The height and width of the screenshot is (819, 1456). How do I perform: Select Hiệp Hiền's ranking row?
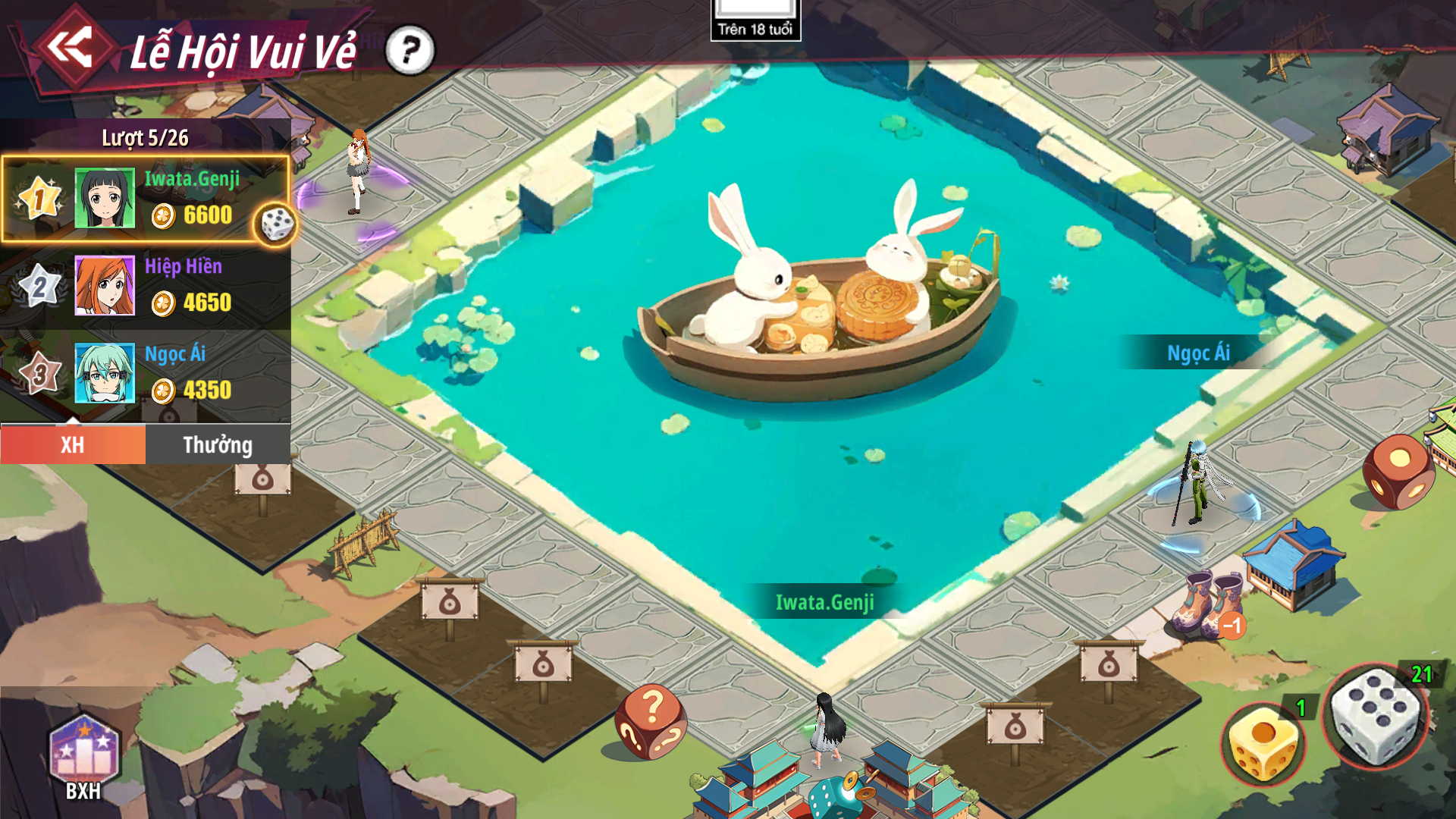tap(146, 286)
